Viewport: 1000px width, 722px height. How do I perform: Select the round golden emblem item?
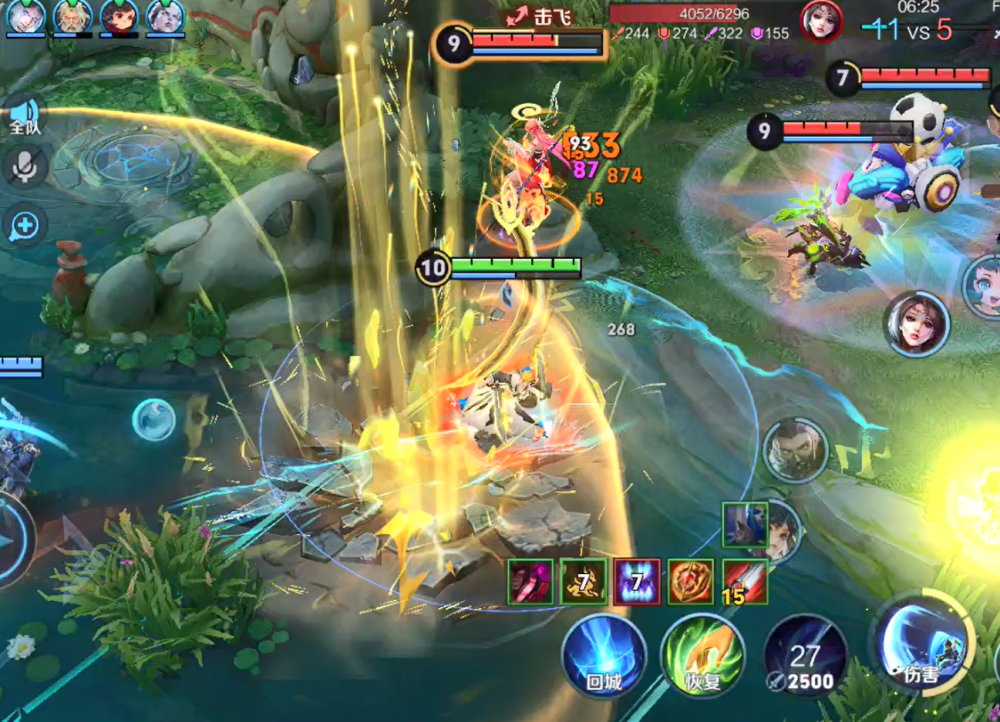[x=690, y=581]
